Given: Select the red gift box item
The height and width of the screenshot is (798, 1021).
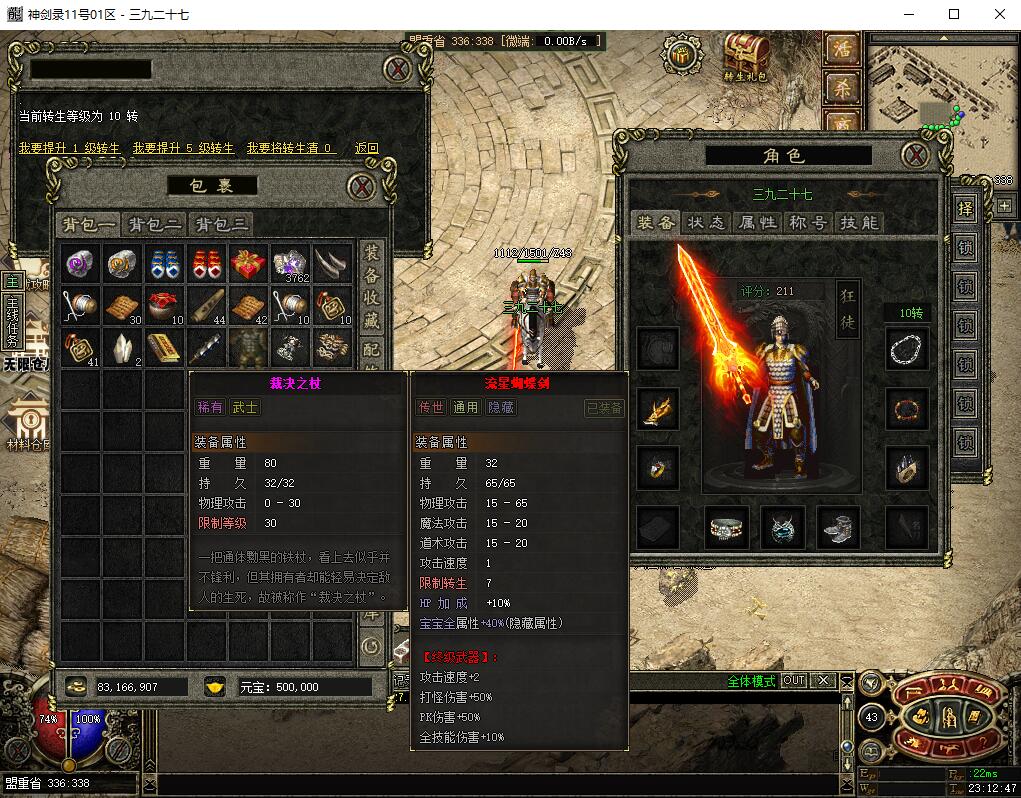Looking at the screenshot, I should point(248,264).
